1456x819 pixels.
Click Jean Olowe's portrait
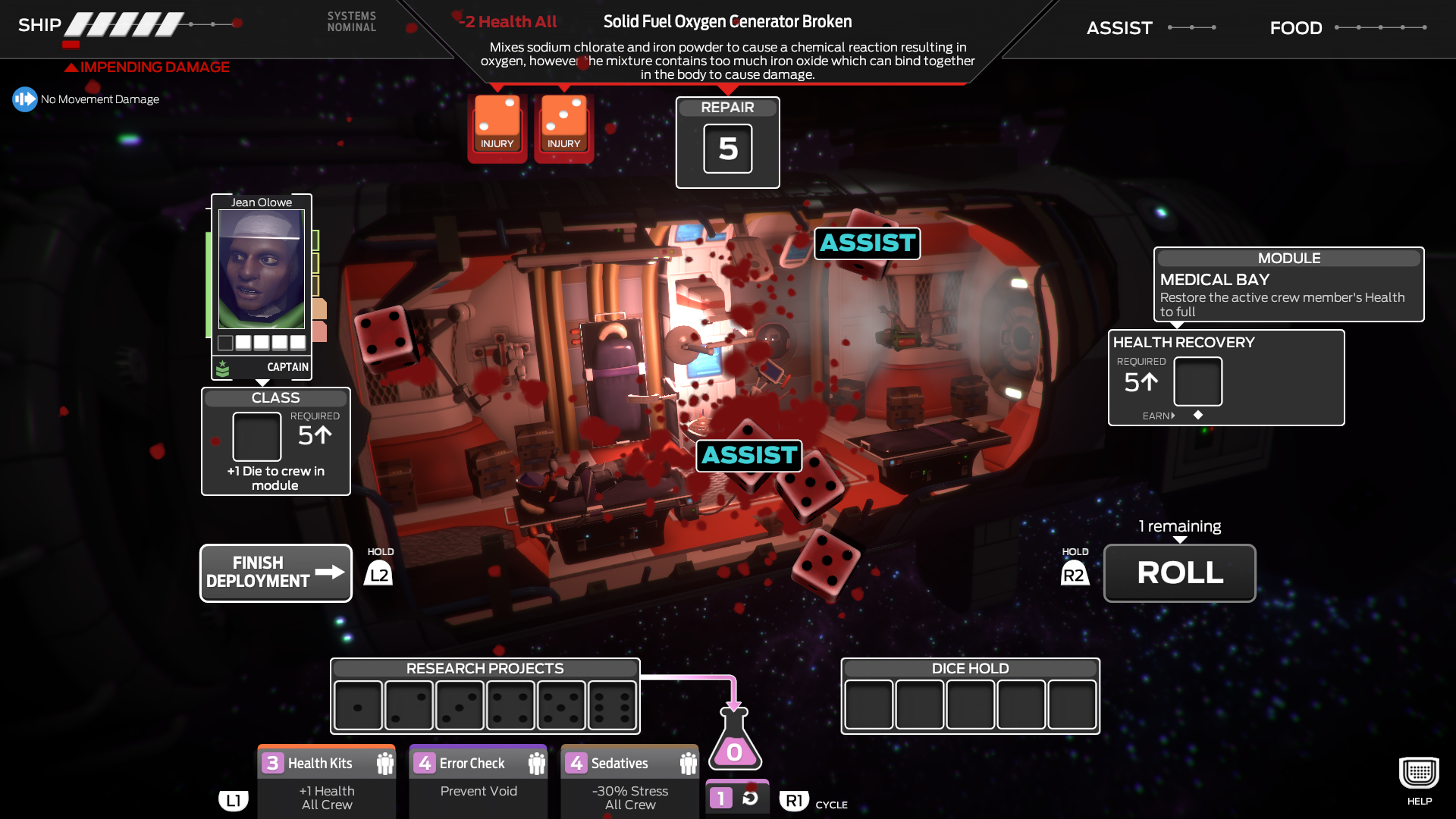coord(261,269)
